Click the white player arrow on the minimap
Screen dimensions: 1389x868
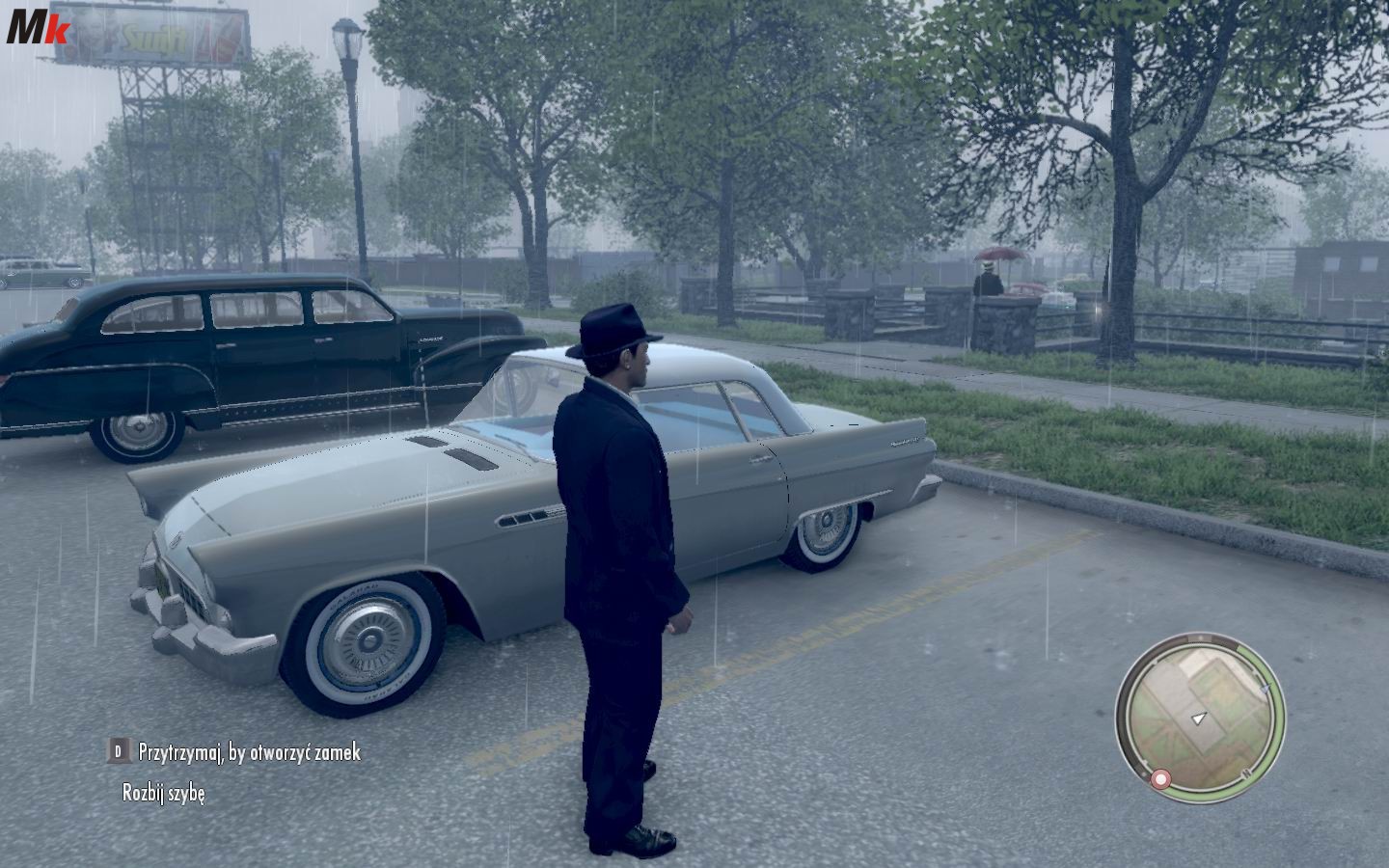(1199, 719)
